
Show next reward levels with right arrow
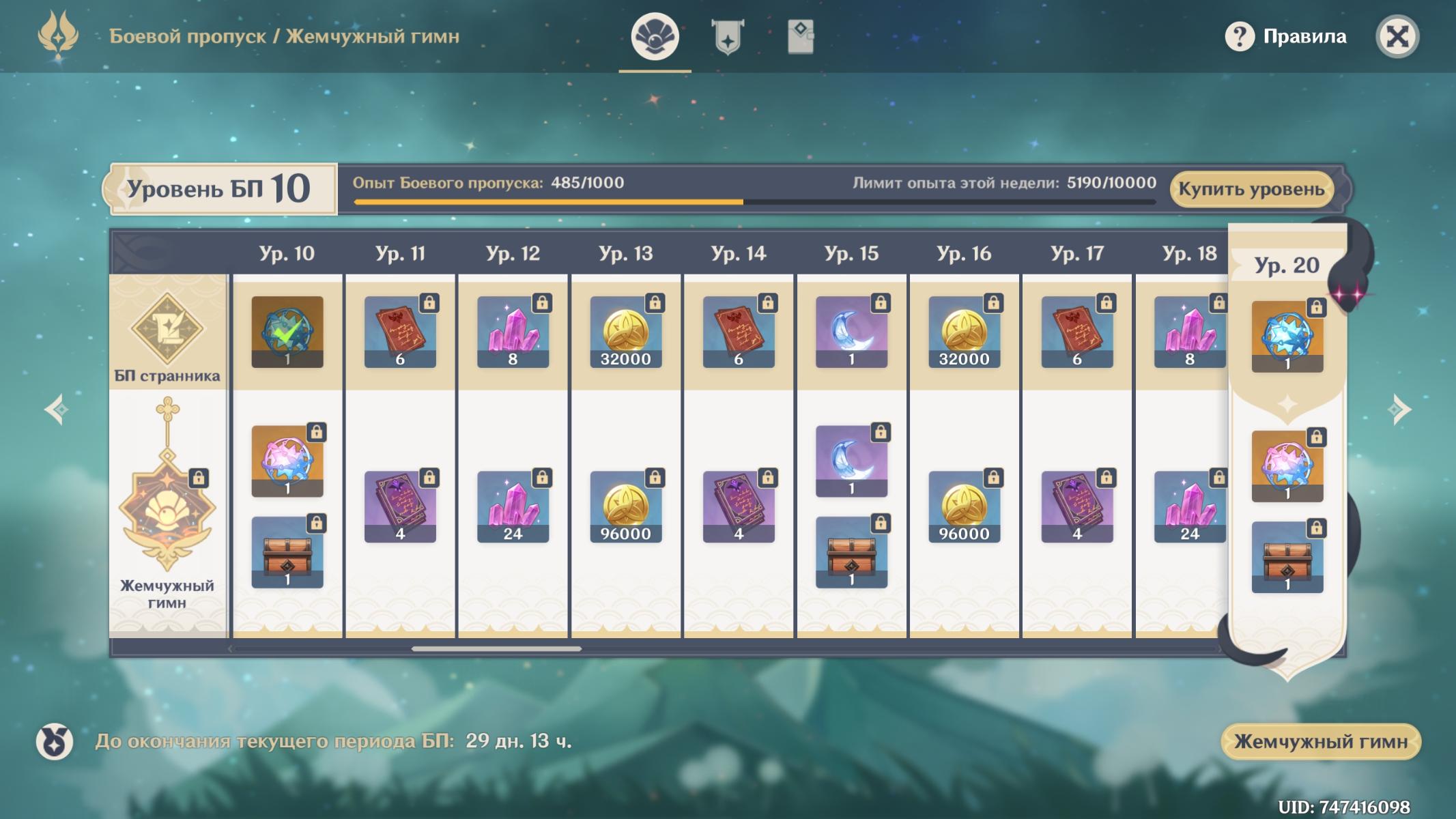pyautogui.click(x=1399, y=409)
